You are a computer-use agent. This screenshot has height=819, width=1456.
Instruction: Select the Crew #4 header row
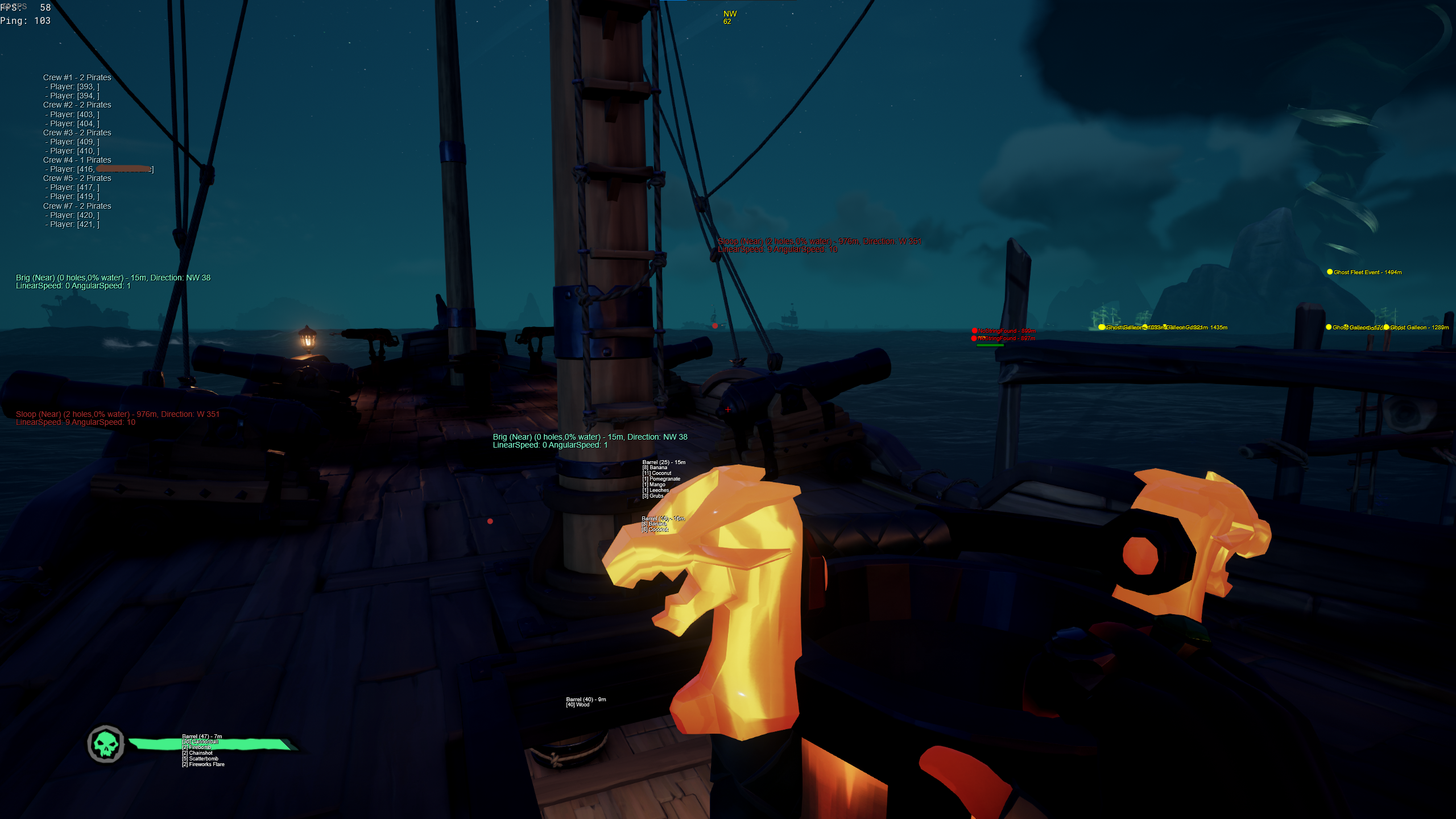point(77,160)
